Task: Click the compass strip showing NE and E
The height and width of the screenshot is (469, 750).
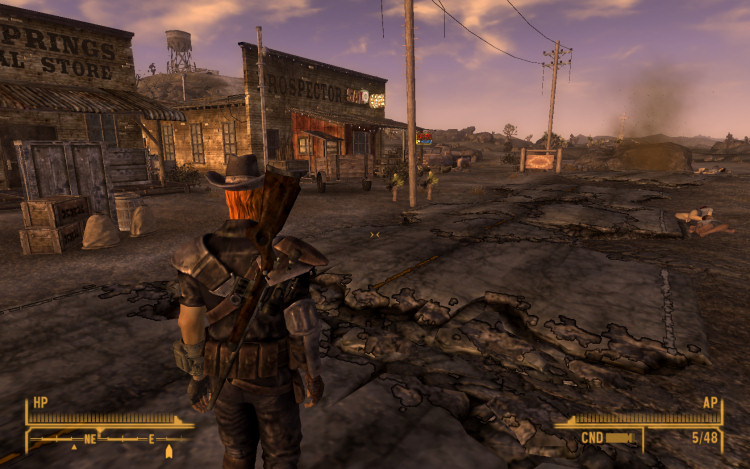Action: point(108,438)
